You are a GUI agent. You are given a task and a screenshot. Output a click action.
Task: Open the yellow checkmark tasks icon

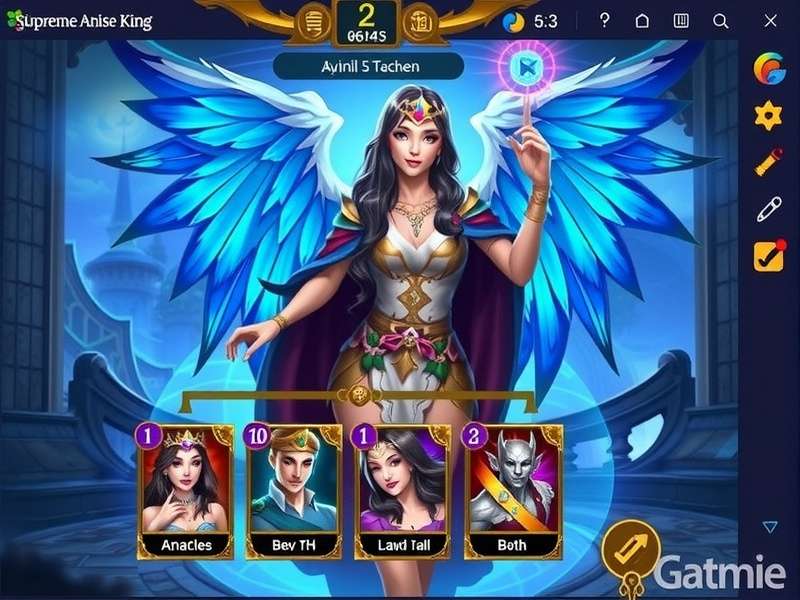click(x=768, y=256)
